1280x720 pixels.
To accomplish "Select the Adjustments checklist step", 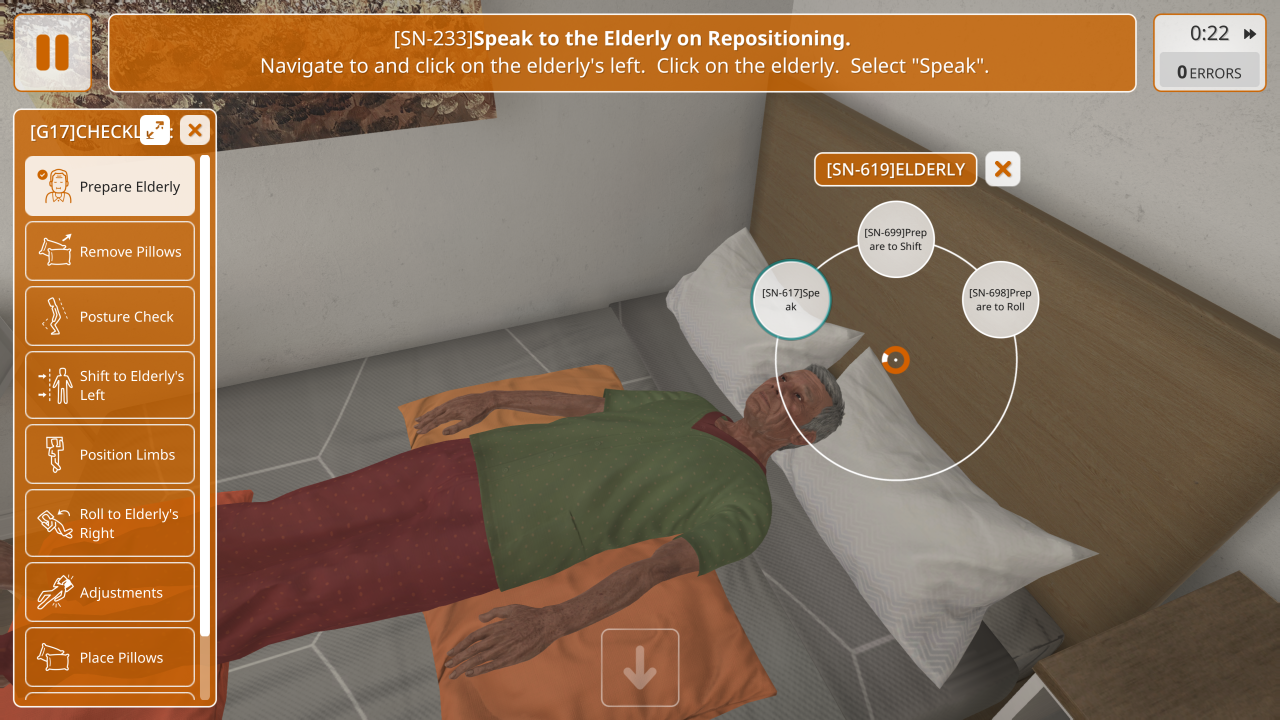I will click(110, 592).
